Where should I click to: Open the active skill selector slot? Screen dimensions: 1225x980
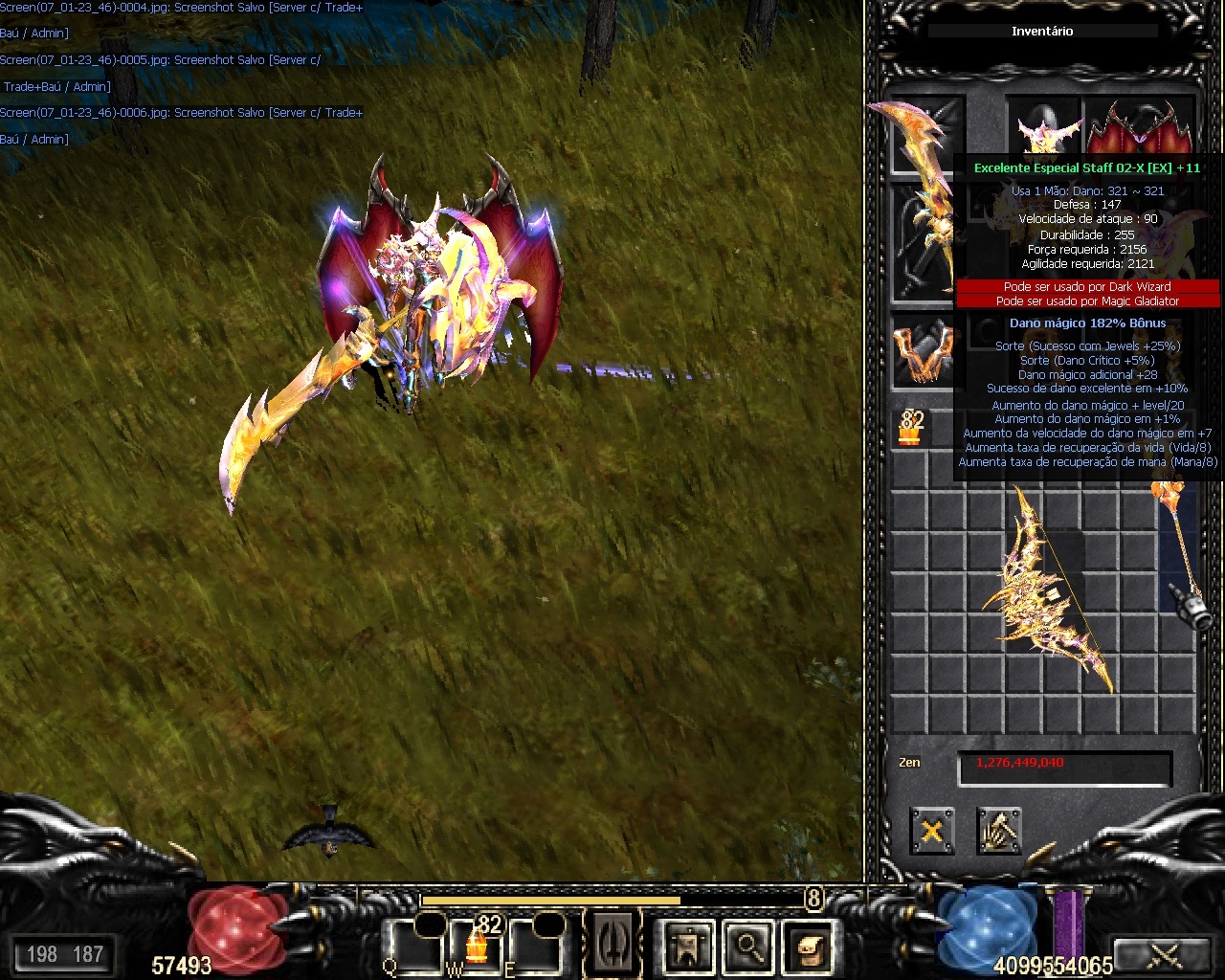point(612,944)
